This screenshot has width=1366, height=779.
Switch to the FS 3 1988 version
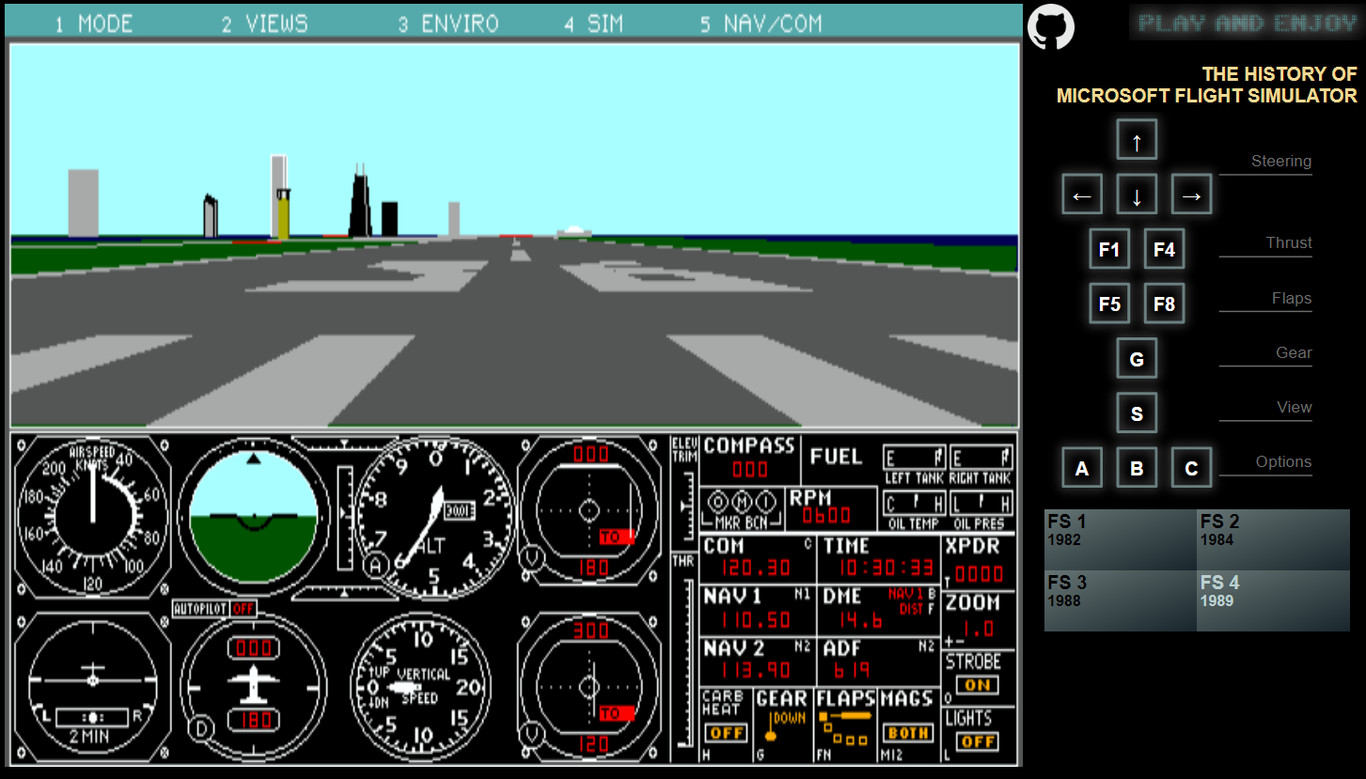[1120, 601]
